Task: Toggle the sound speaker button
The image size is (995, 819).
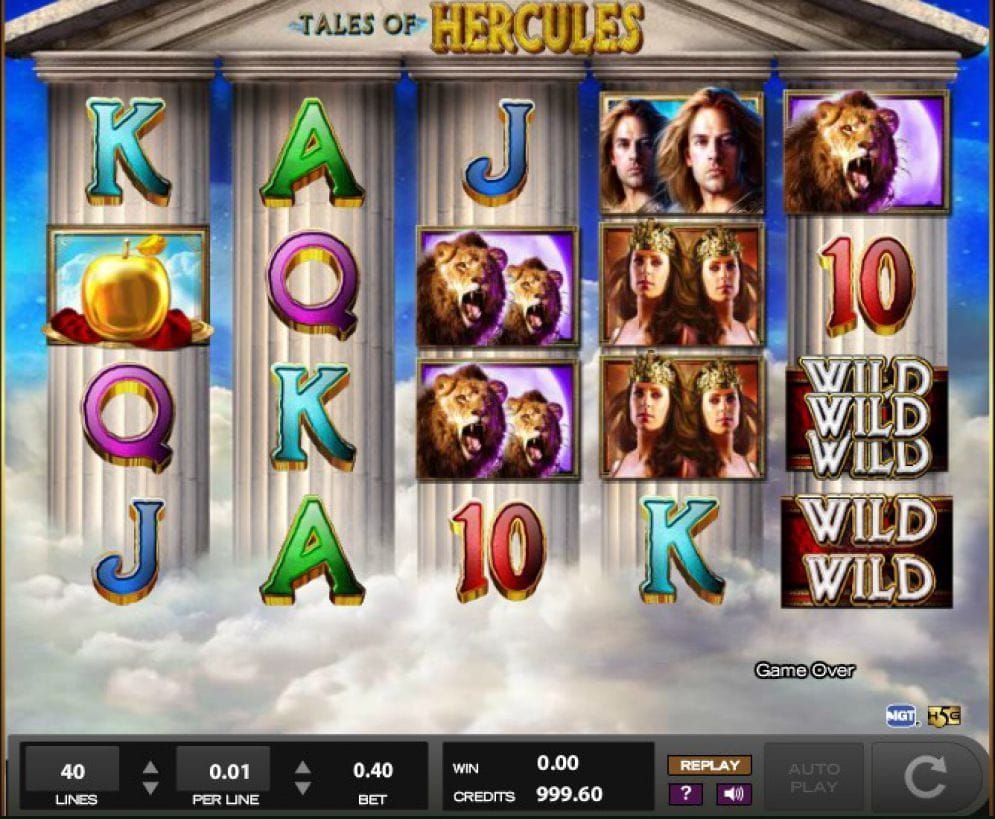Action: [x=733, y=794]
